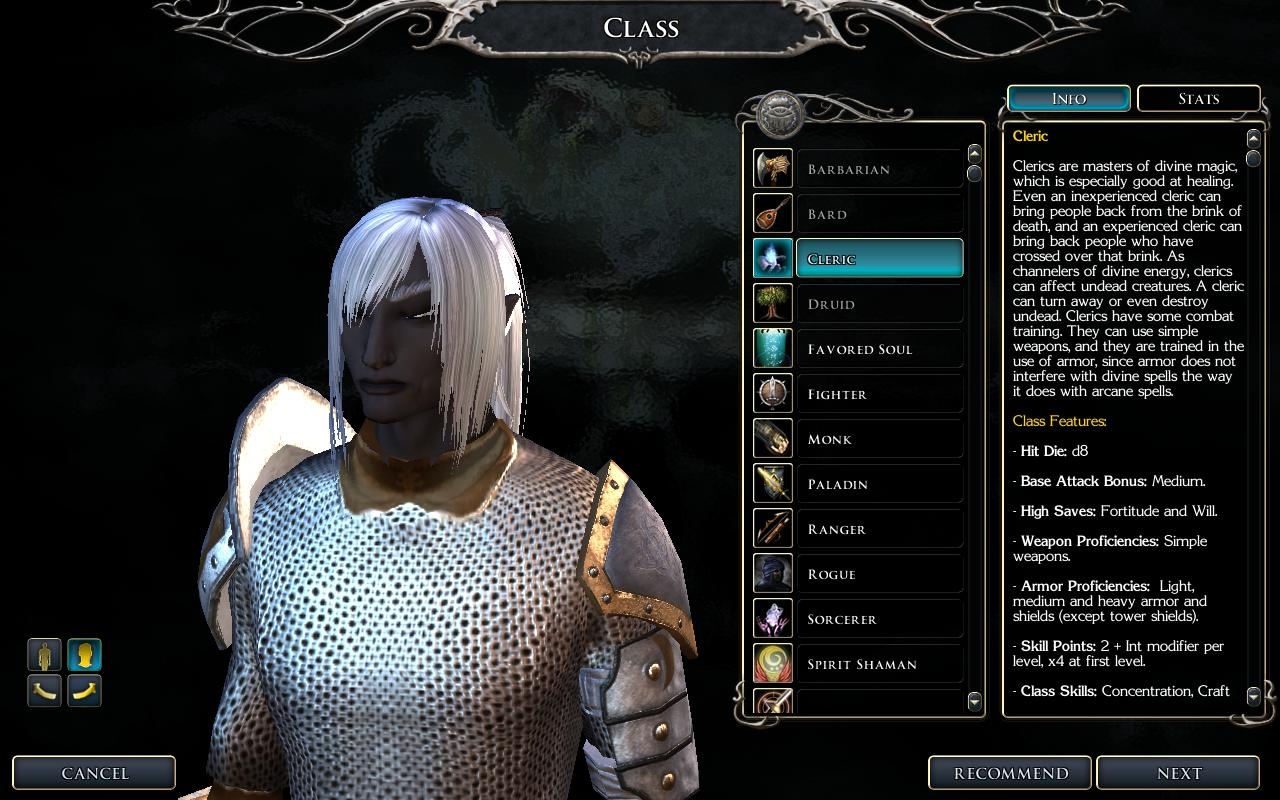
Task: Open the Info tab
Action: point(1069,99)
